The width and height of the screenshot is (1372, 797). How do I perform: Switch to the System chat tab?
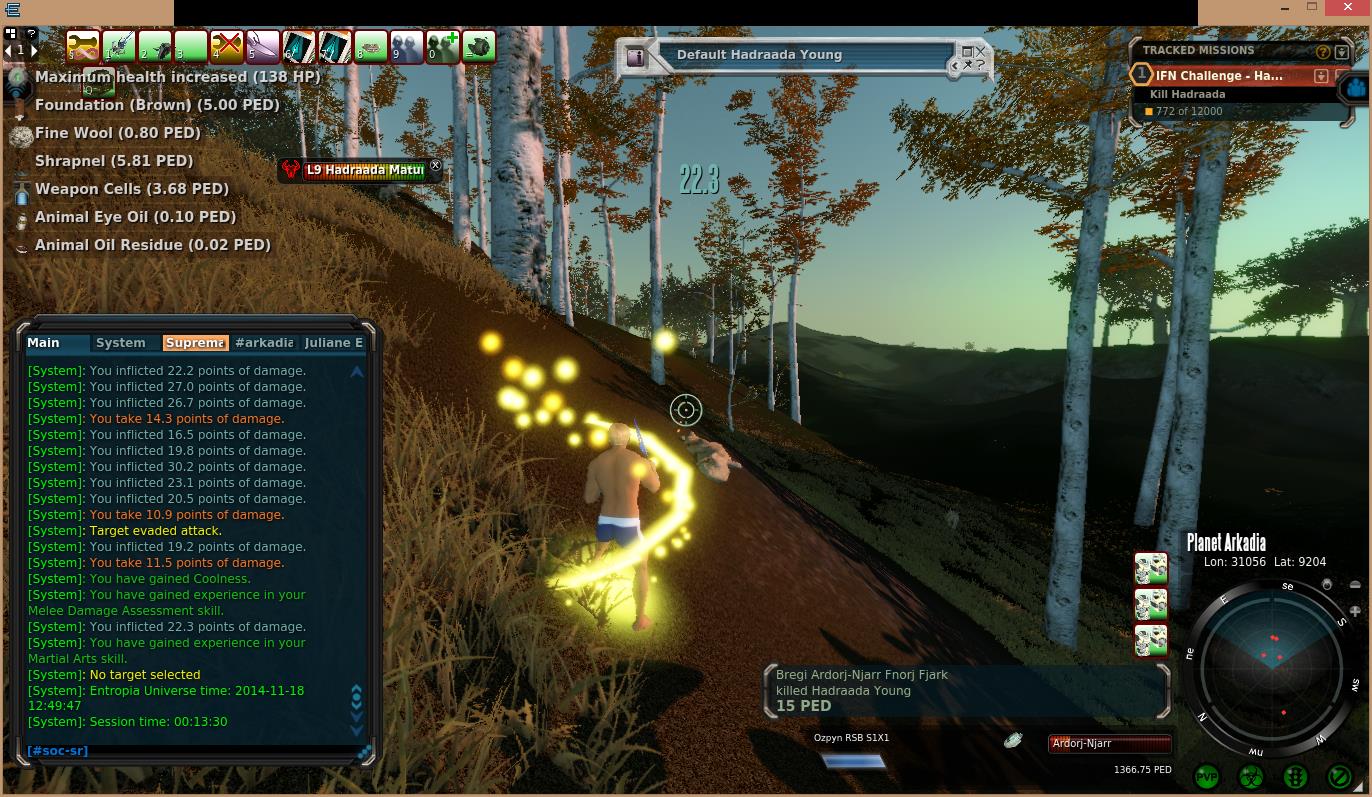pos(121,343)
